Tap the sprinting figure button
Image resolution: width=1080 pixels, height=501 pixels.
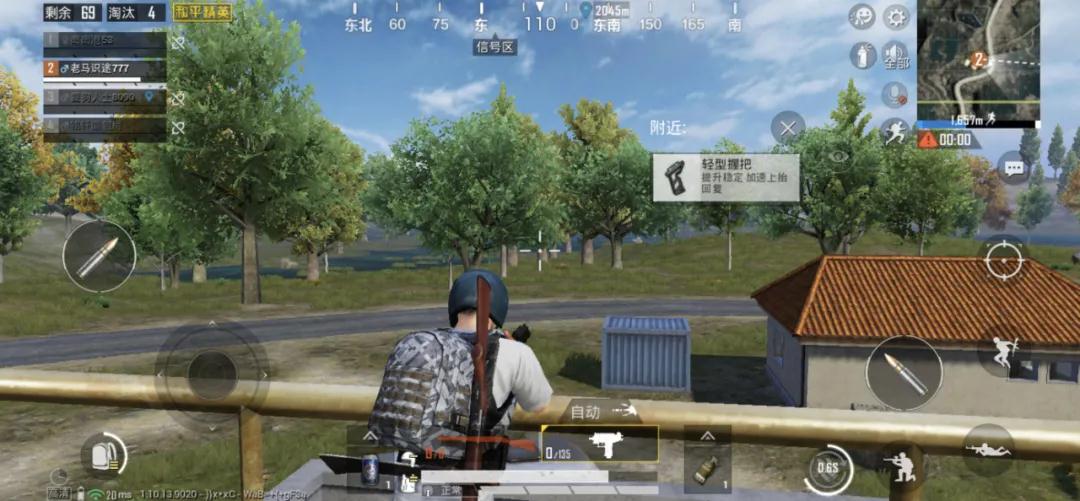click(894, 131)
